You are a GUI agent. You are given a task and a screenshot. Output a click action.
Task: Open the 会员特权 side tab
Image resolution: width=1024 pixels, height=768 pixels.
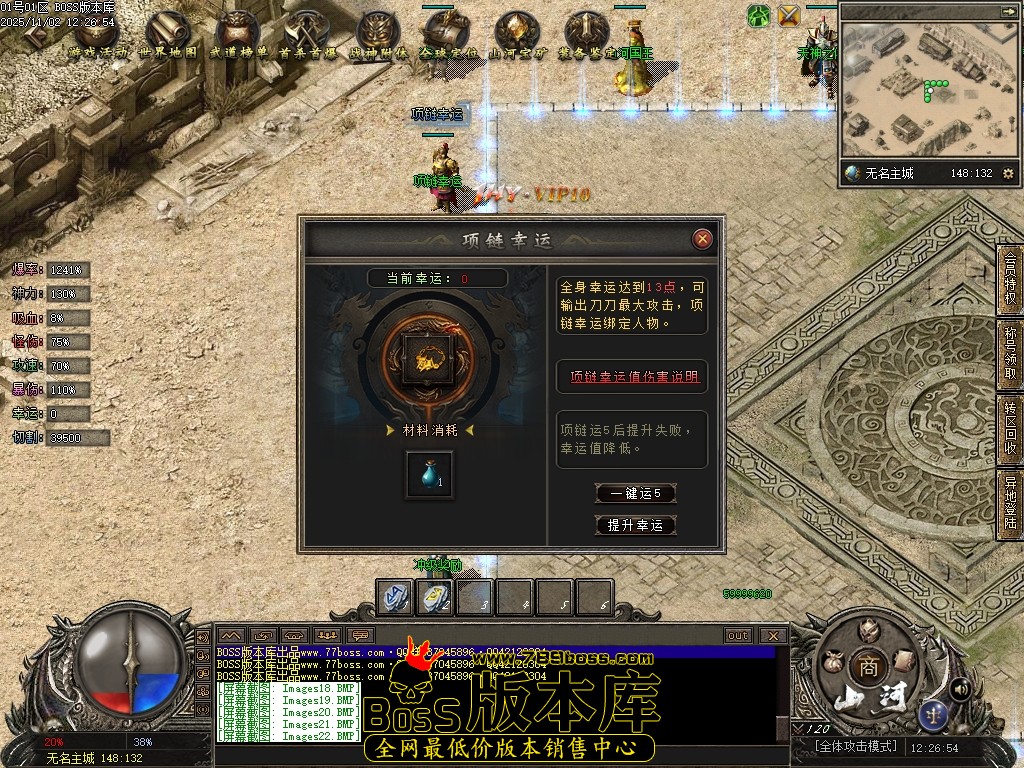pos(1010,280)
